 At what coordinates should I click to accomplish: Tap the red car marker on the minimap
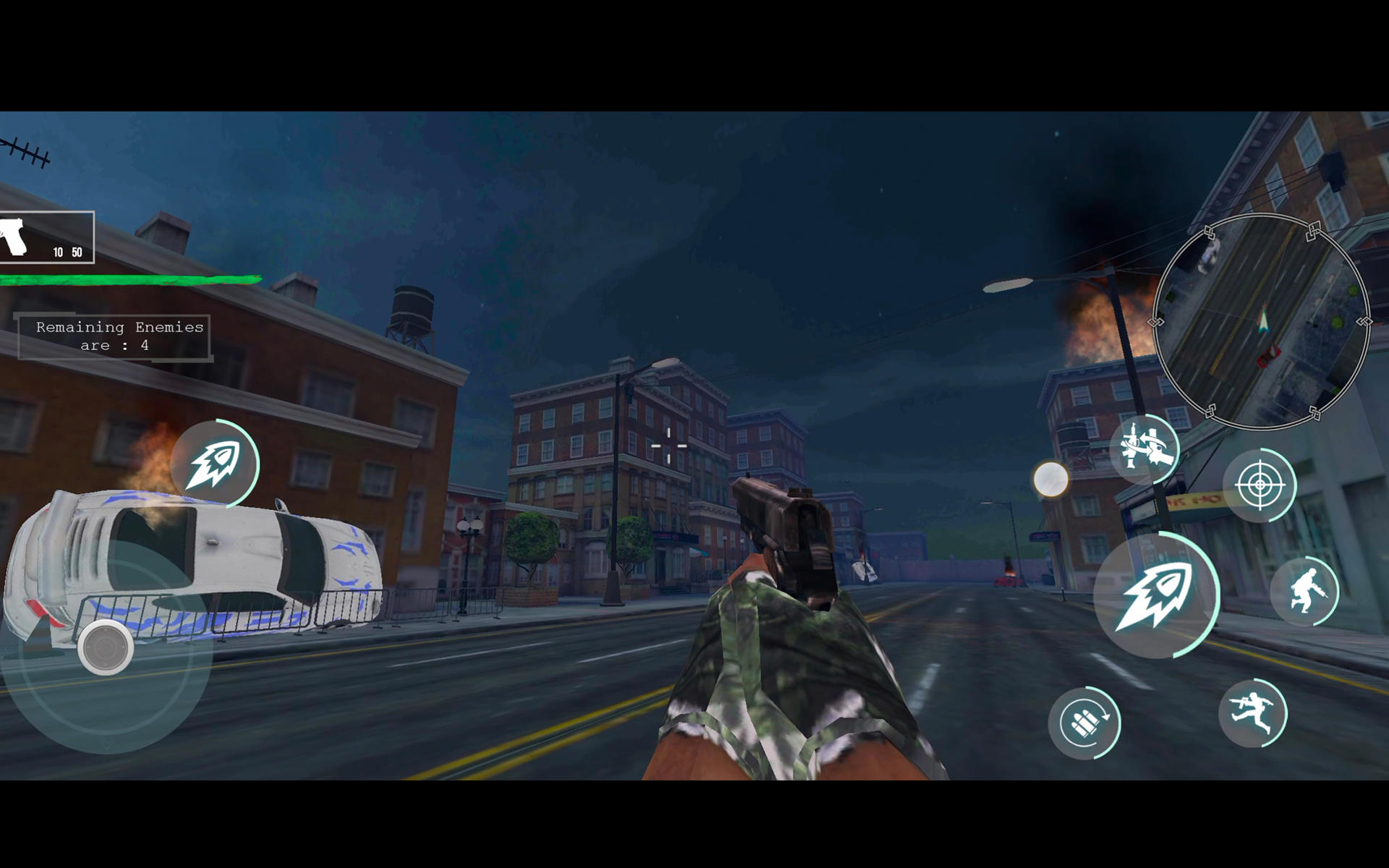tap(1270, 356)
